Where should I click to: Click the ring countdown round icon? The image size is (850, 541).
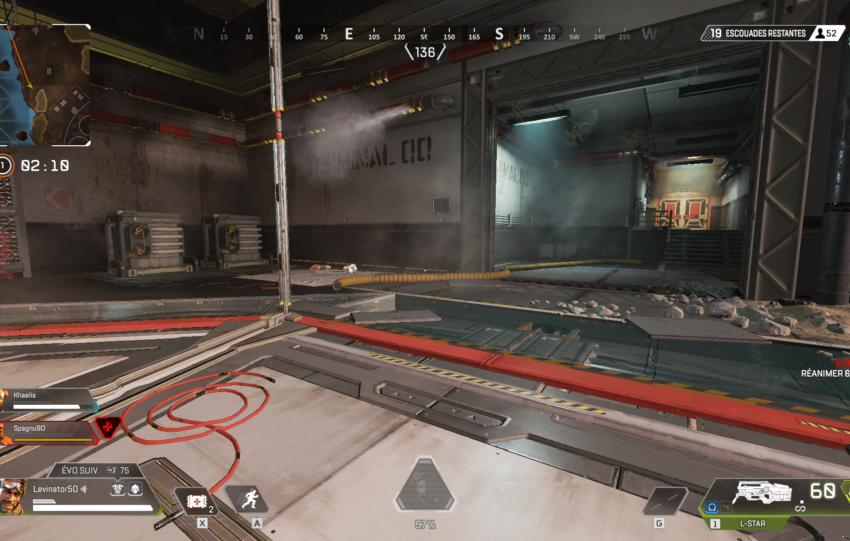5,165
